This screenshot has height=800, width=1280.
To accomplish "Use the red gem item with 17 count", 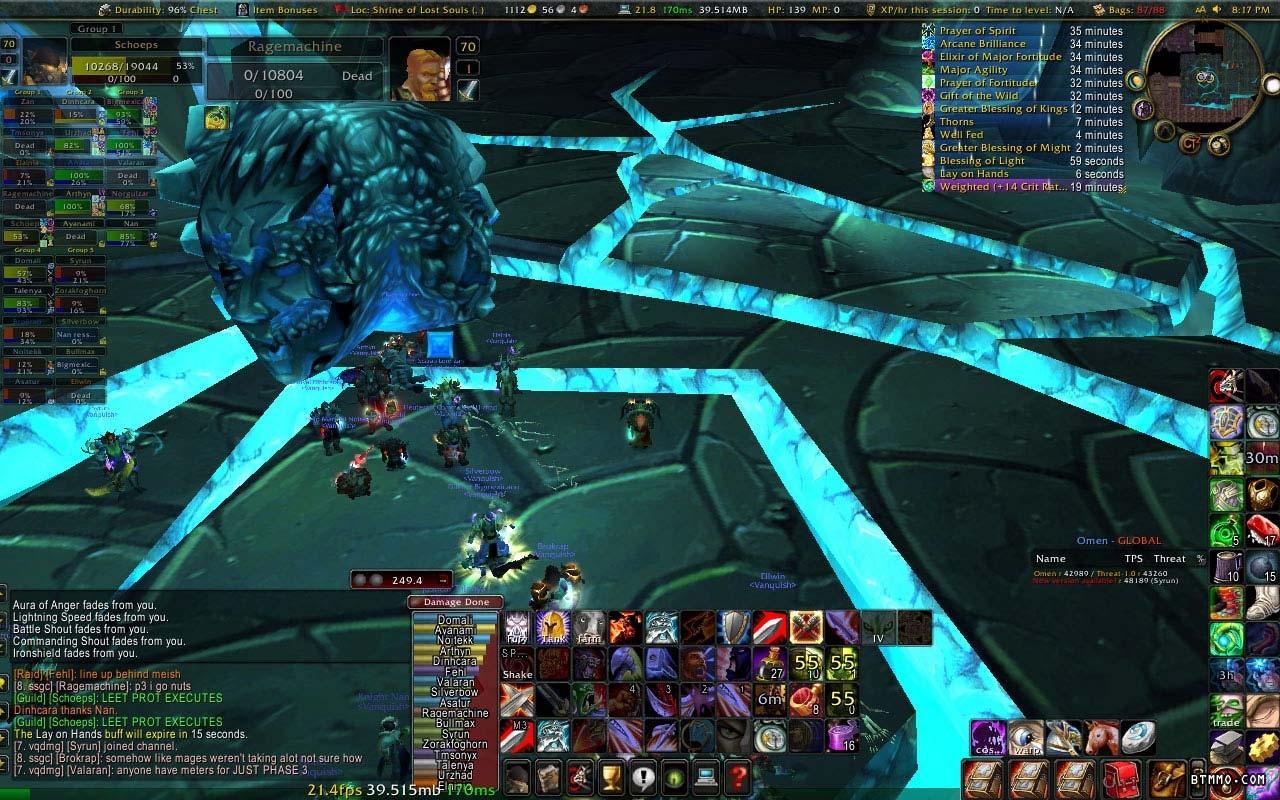I will coord(1262,530).
